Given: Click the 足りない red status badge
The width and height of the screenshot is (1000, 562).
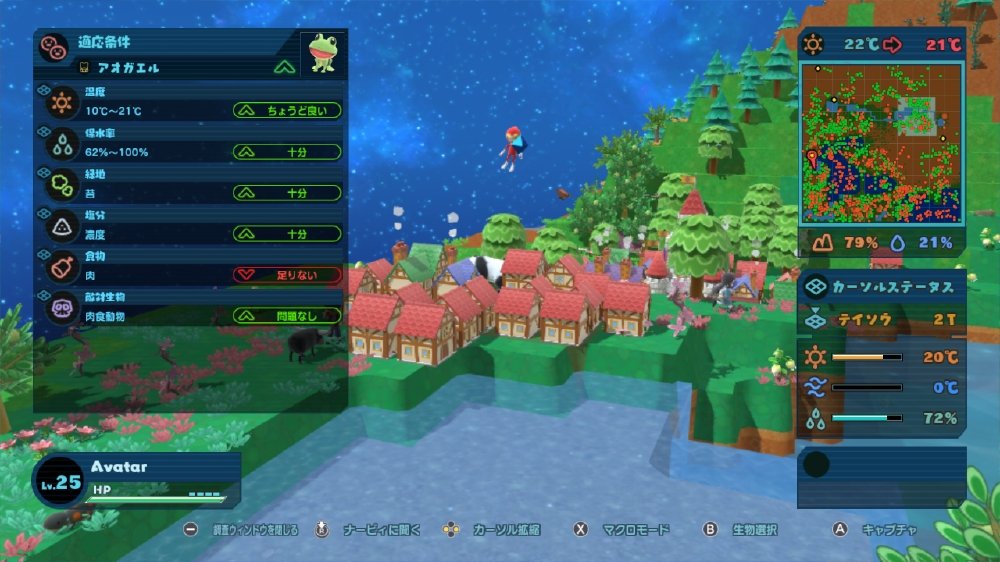Looking at the screenshot, I should (287, 274).
